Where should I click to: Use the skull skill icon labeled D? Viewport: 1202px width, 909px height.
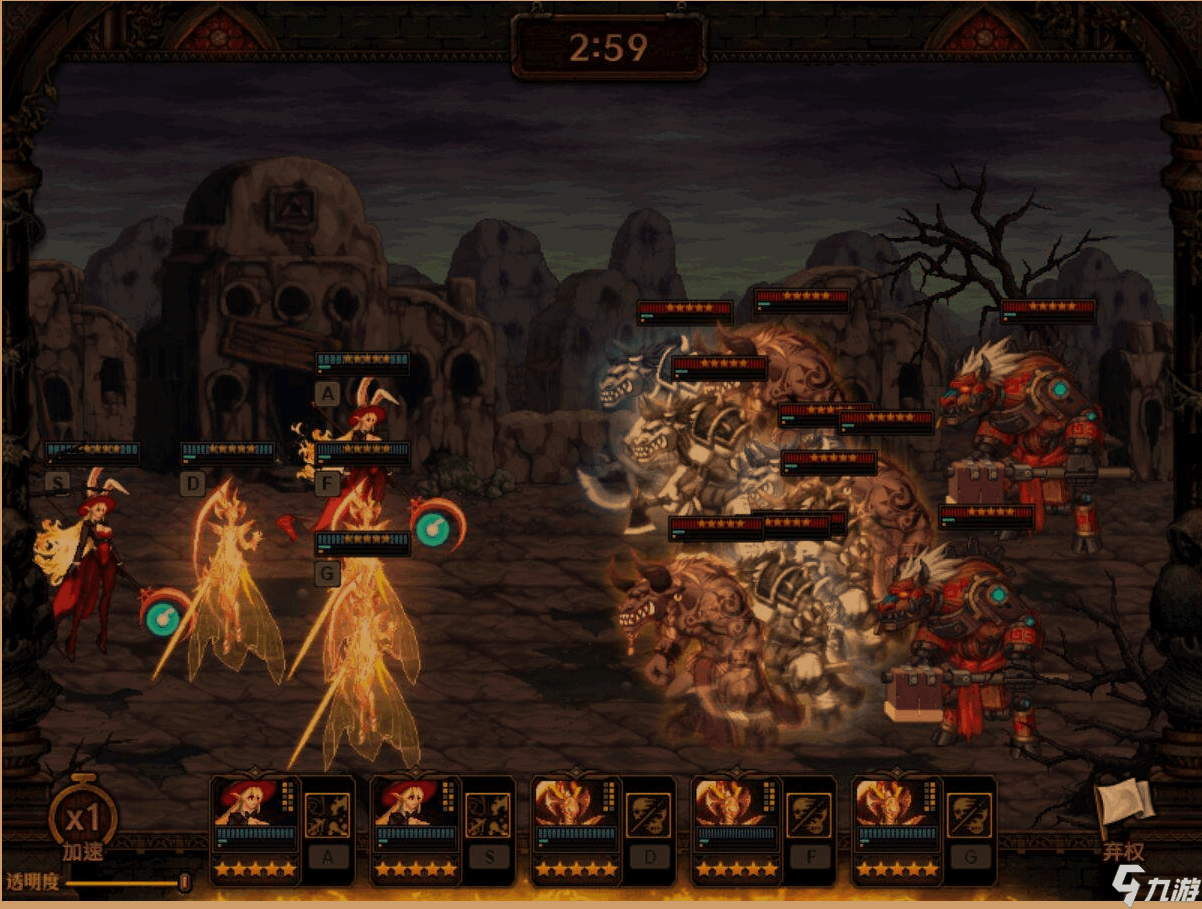pyautogui.click(x=648, y=815)
